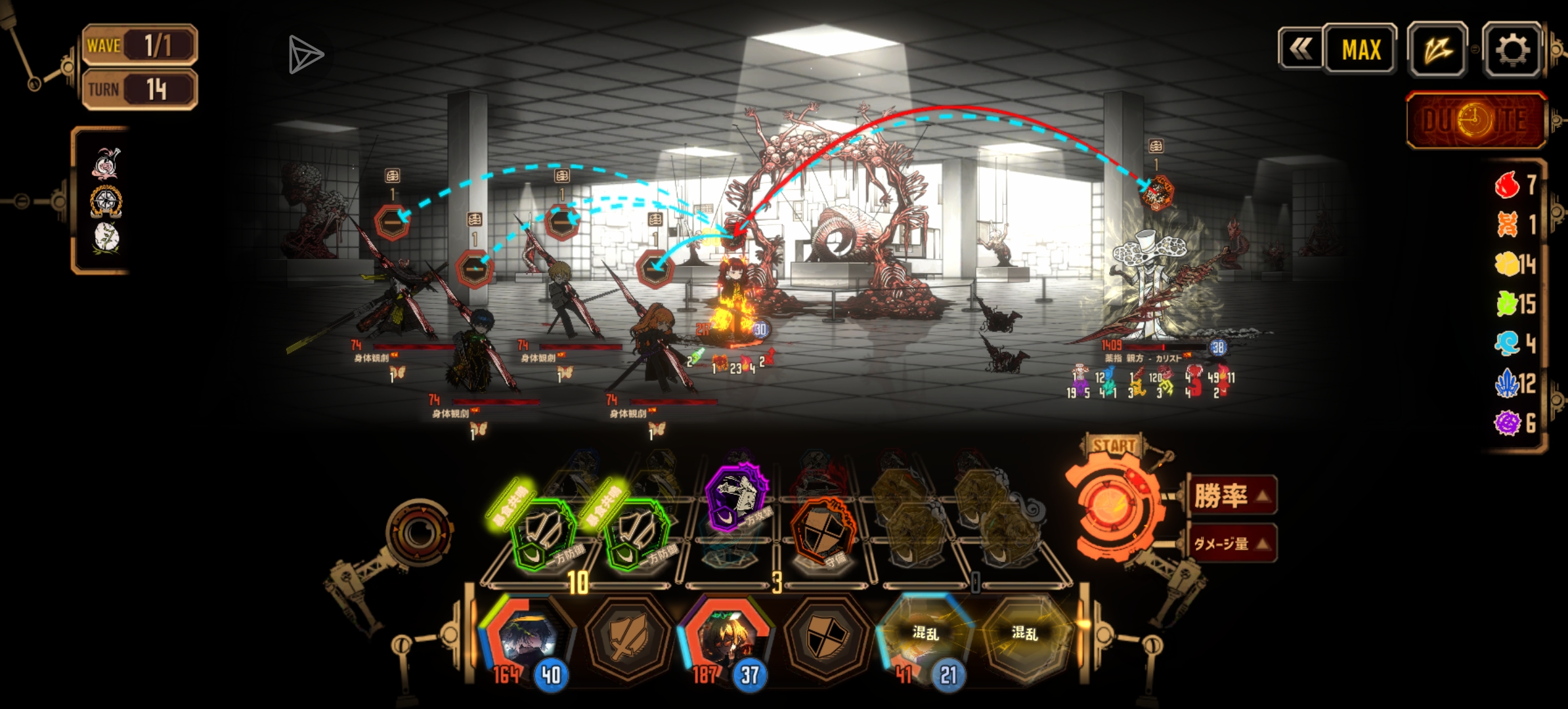Click the paper plane icon
Image resolution: width=1568 pixels, height=709 pixels.
[x=305, y=55]
